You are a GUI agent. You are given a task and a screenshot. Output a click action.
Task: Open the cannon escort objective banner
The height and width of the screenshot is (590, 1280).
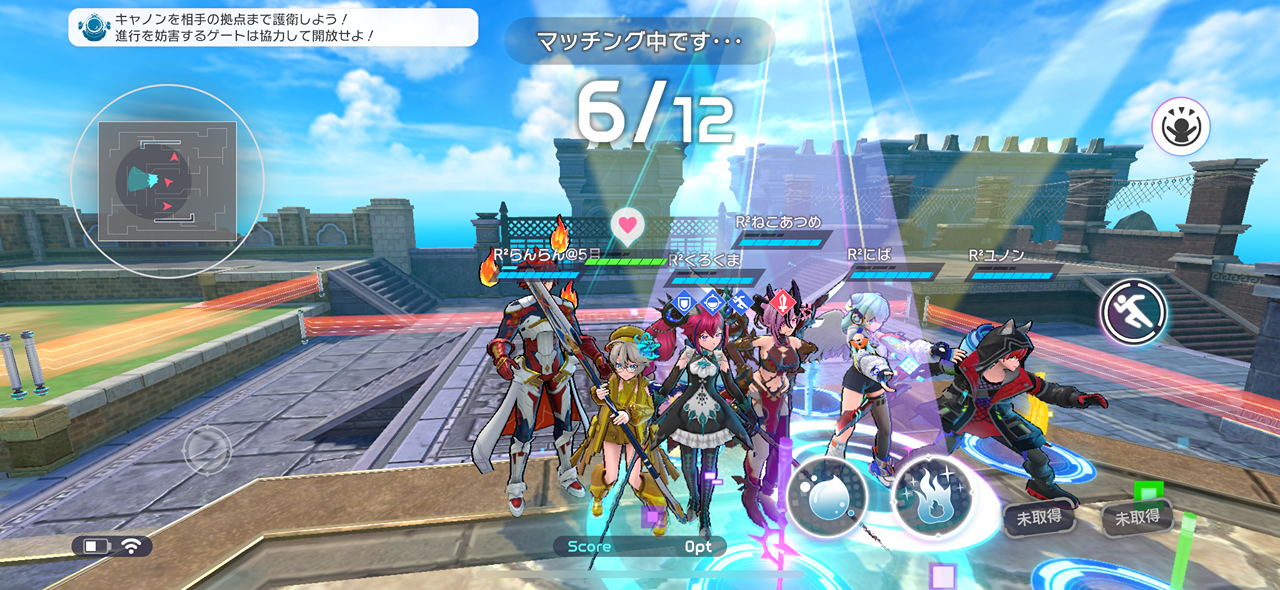(x=273, y=27)
